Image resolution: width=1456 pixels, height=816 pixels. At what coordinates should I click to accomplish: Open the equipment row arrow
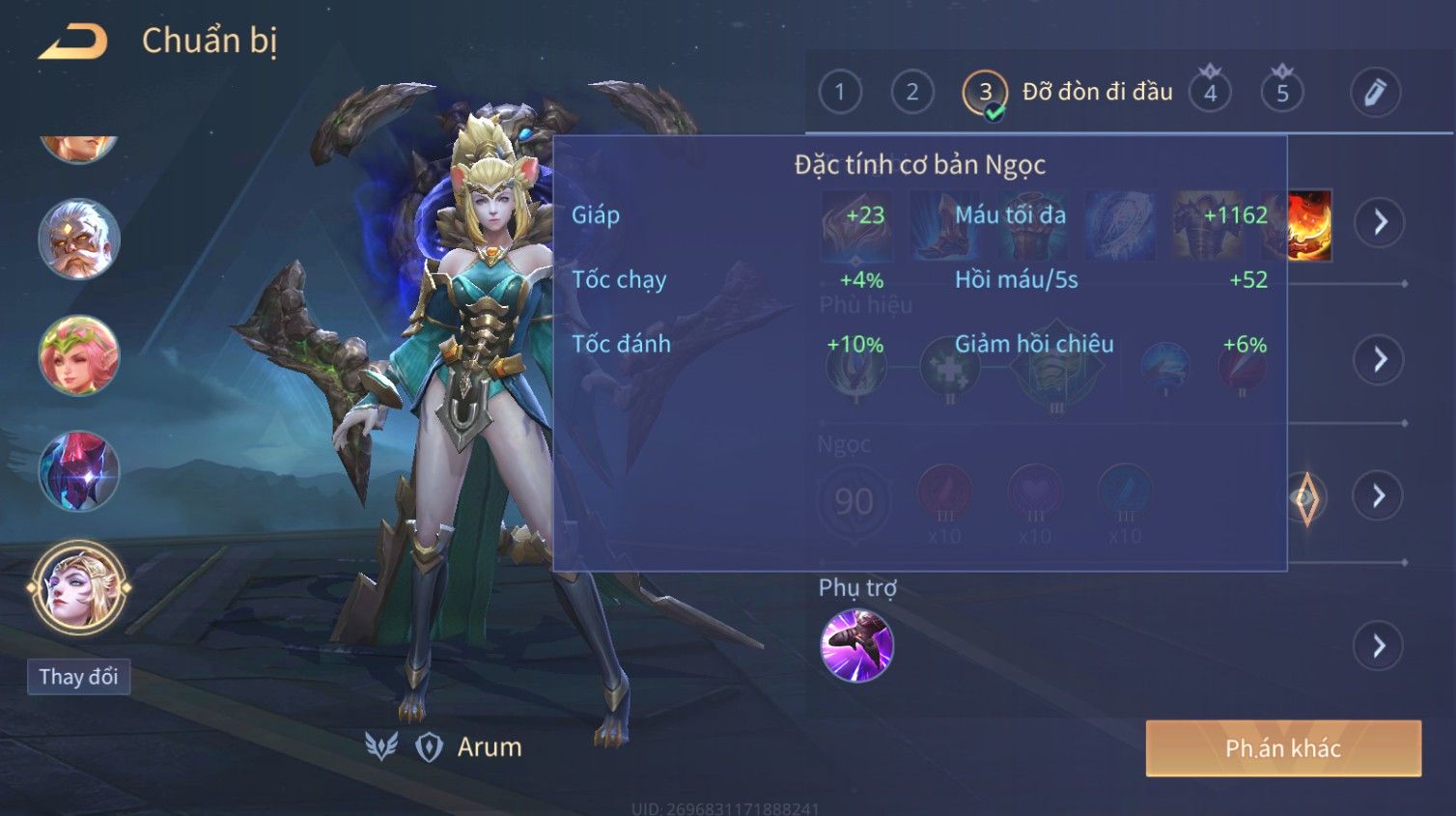pos(1380,222)
